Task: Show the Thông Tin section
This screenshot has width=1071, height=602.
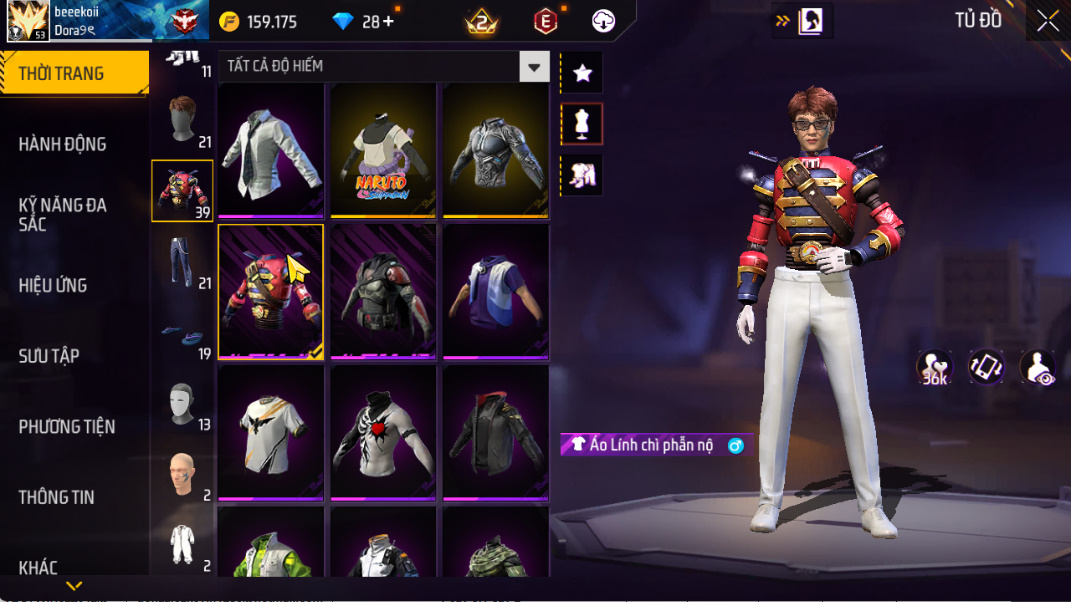Action: click(x=56, y=497)
